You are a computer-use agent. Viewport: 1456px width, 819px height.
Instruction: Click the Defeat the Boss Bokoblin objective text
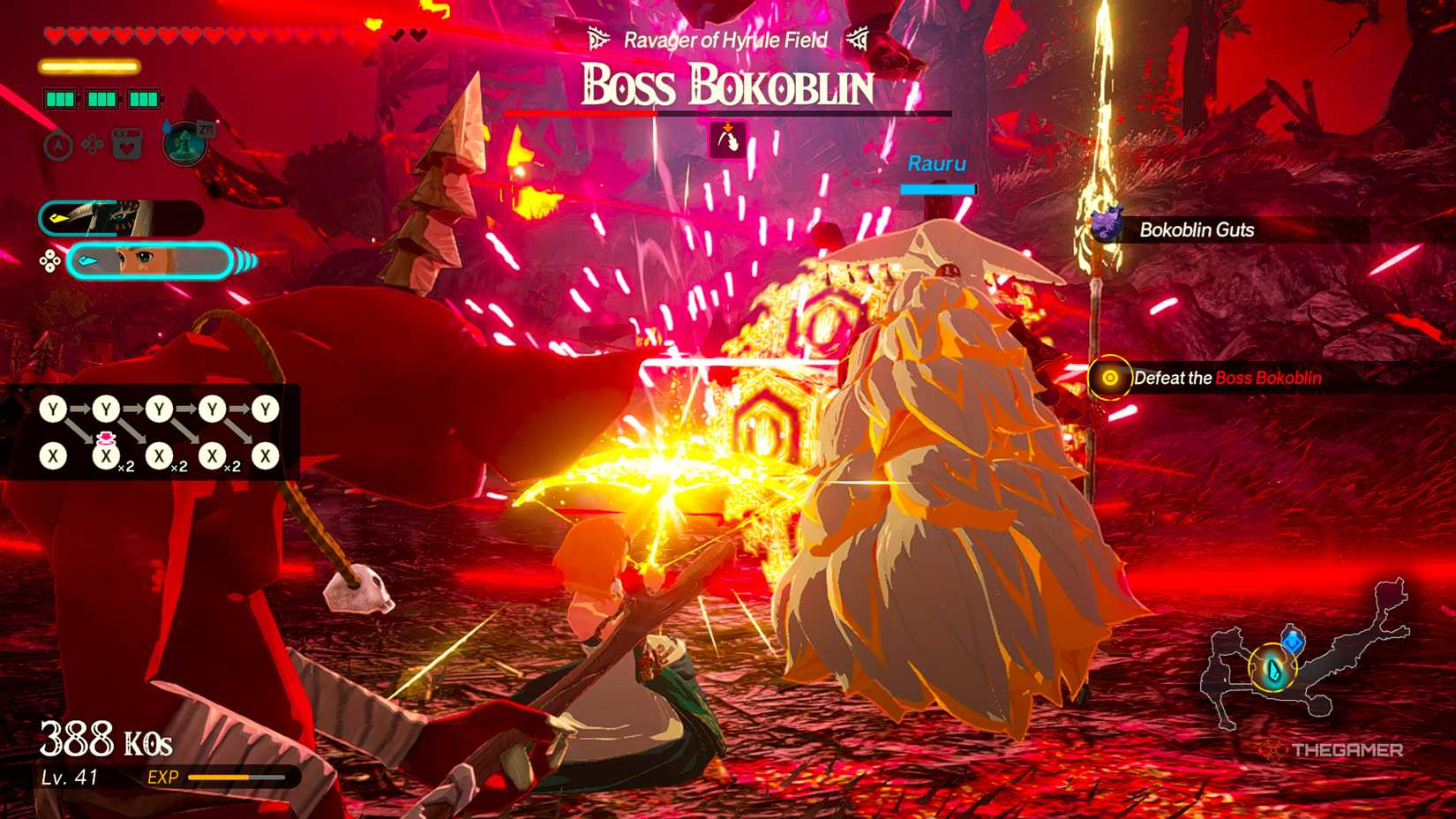click(x=1227, y=378)
